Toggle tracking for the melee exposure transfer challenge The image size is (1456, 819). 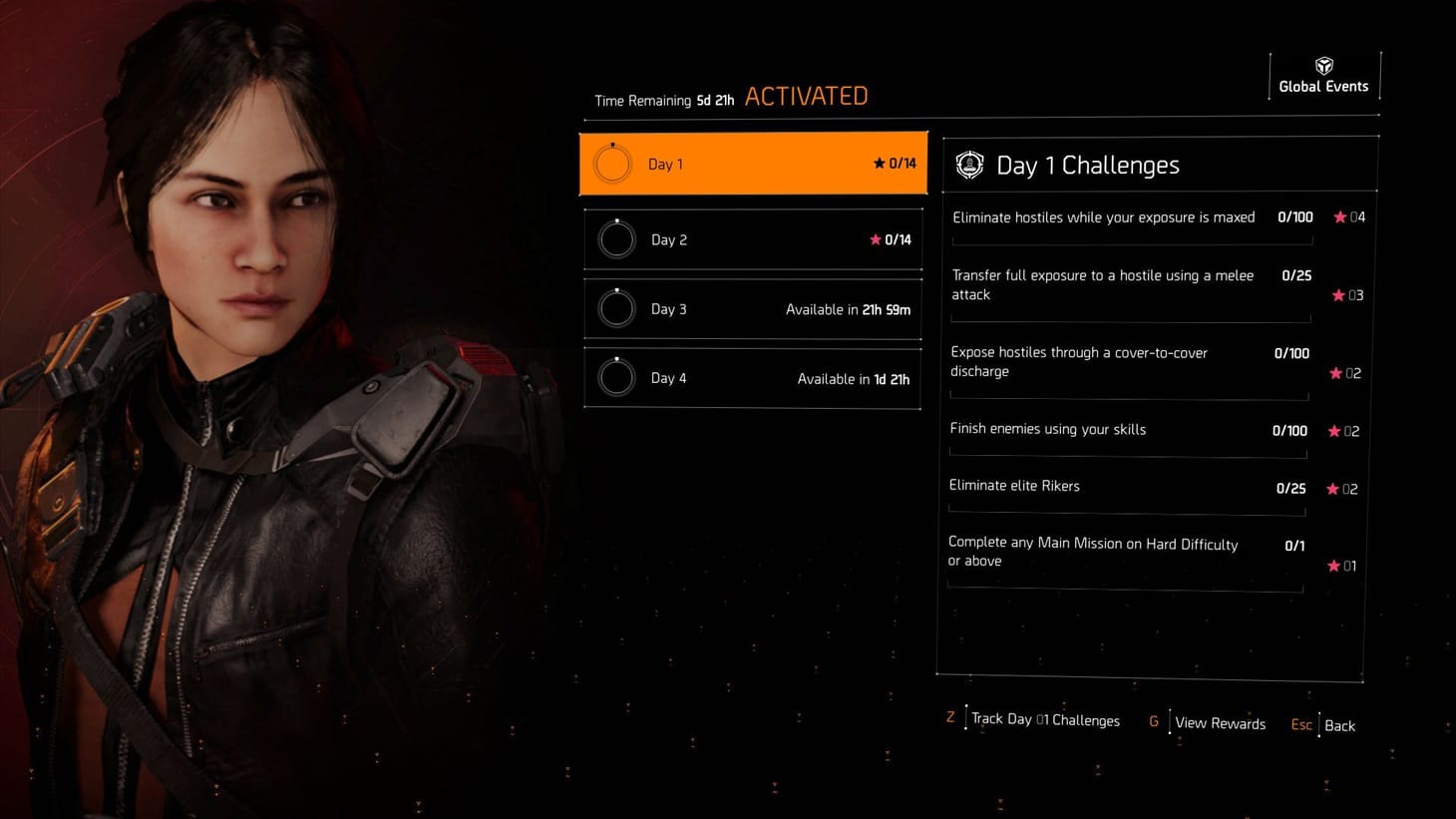(x=1337, y=295)
